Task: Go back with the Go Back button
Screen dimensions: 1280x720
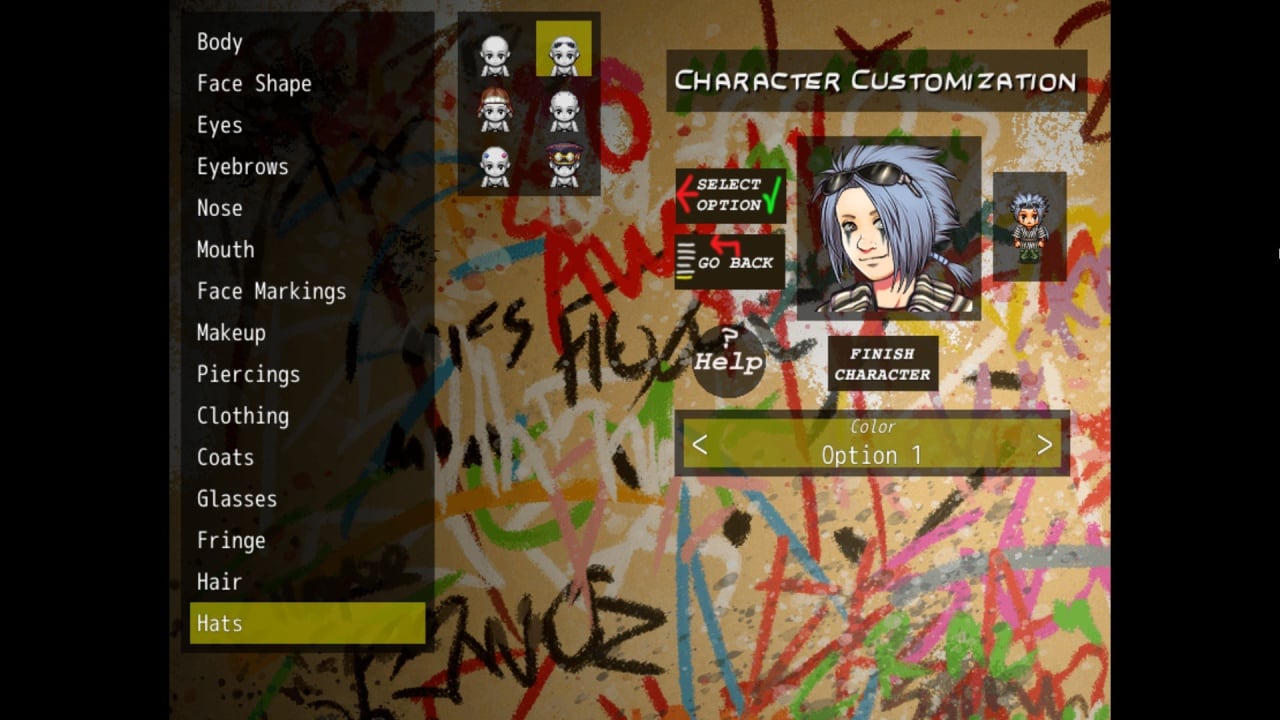Action: point(730,260)
